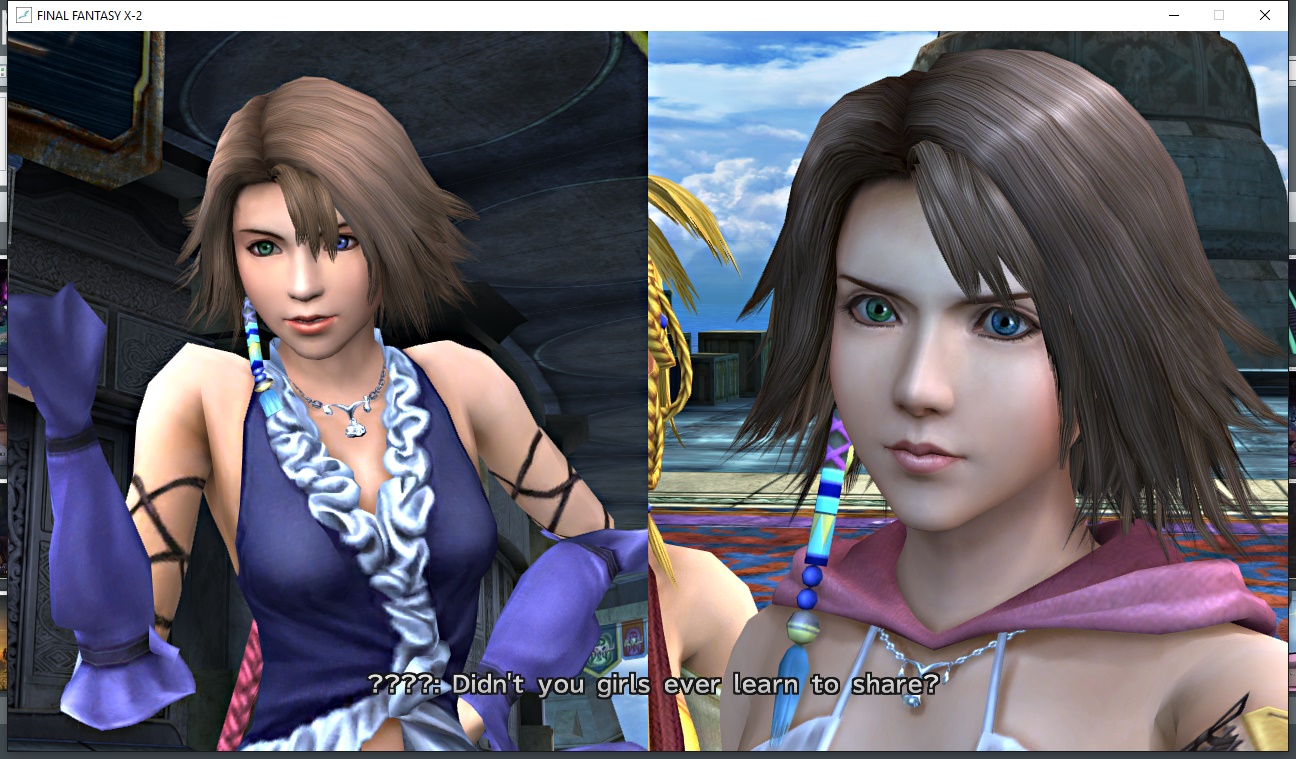Close the FINAL FANTASY X-2 window
Screen dimensions: 1296x759
pos(1265,15)
